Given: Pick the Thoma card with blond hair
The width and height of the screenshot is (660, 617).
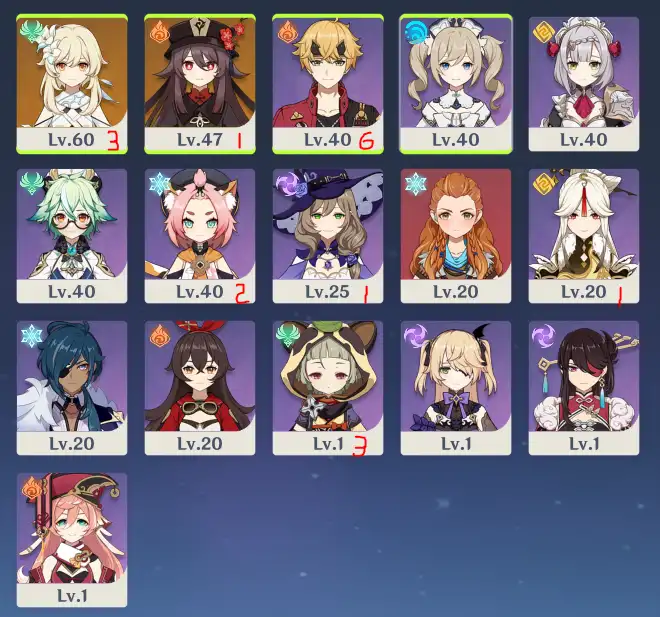Looking at the screenshot, I should (x=328, y=83).
